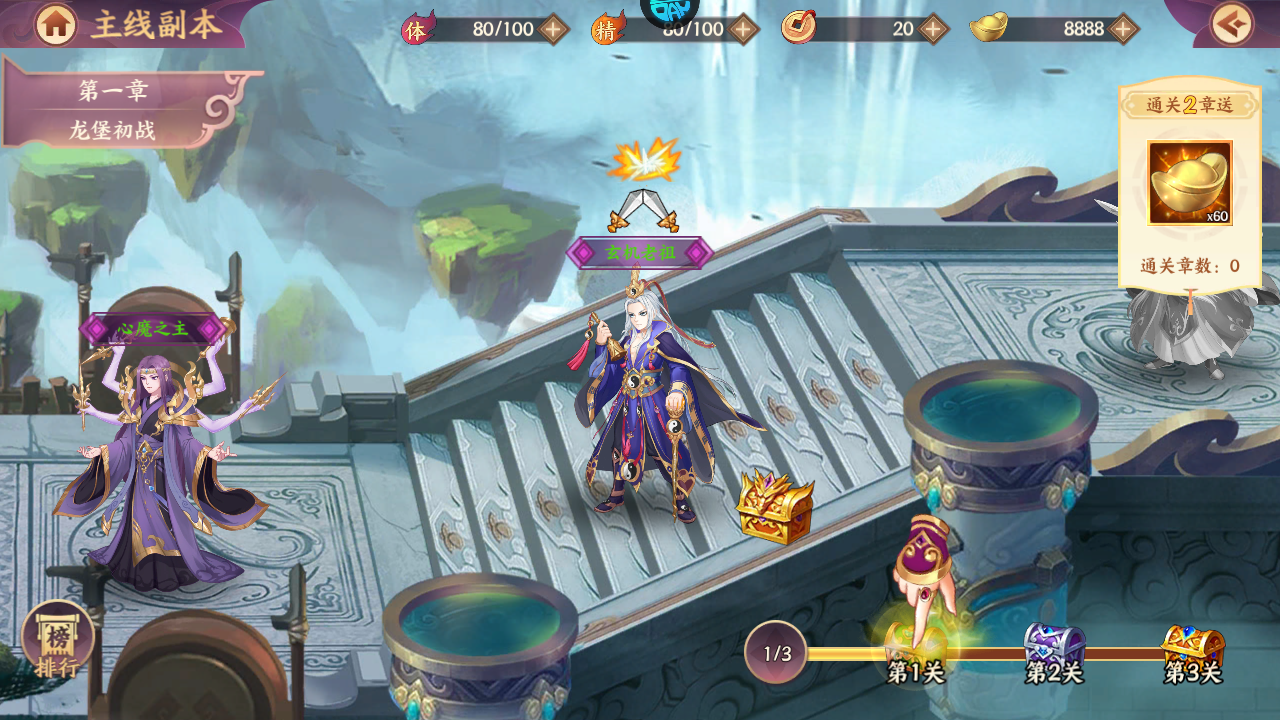The width and height of the screenshot is (1280, 720).
Task: Add stamina with 体 plus button
Action: (x=553, y=29)
